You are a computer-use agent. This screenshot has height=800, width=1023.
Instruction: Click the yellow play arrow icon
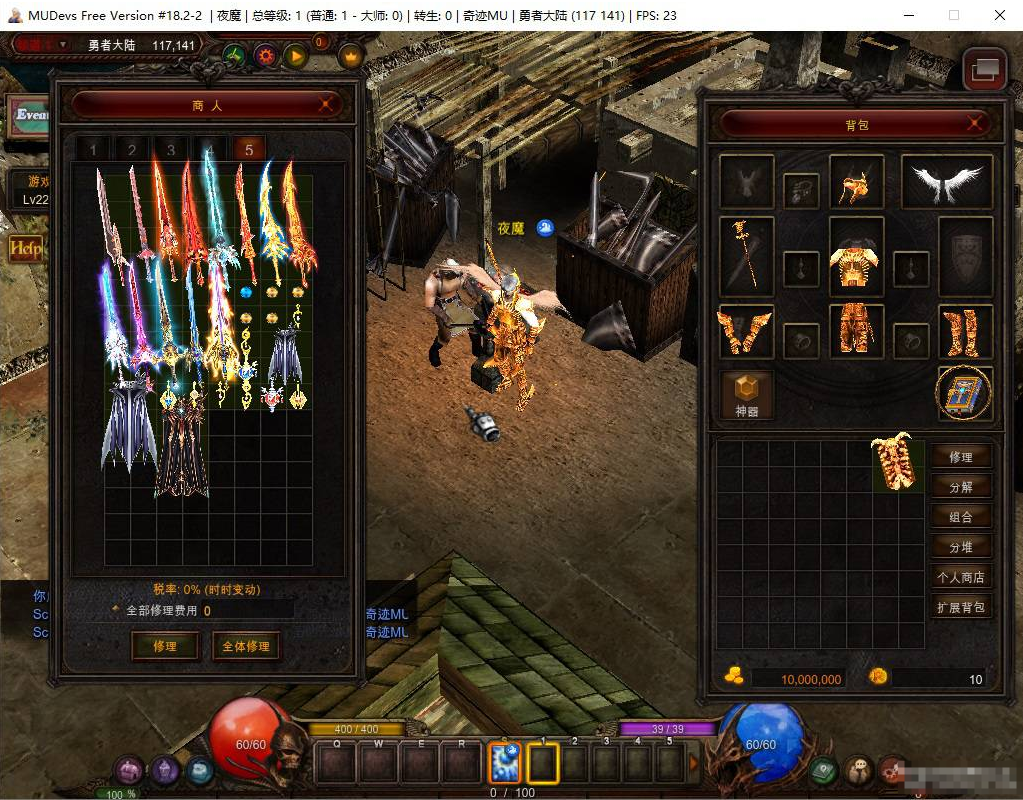(x=295, y=56)
